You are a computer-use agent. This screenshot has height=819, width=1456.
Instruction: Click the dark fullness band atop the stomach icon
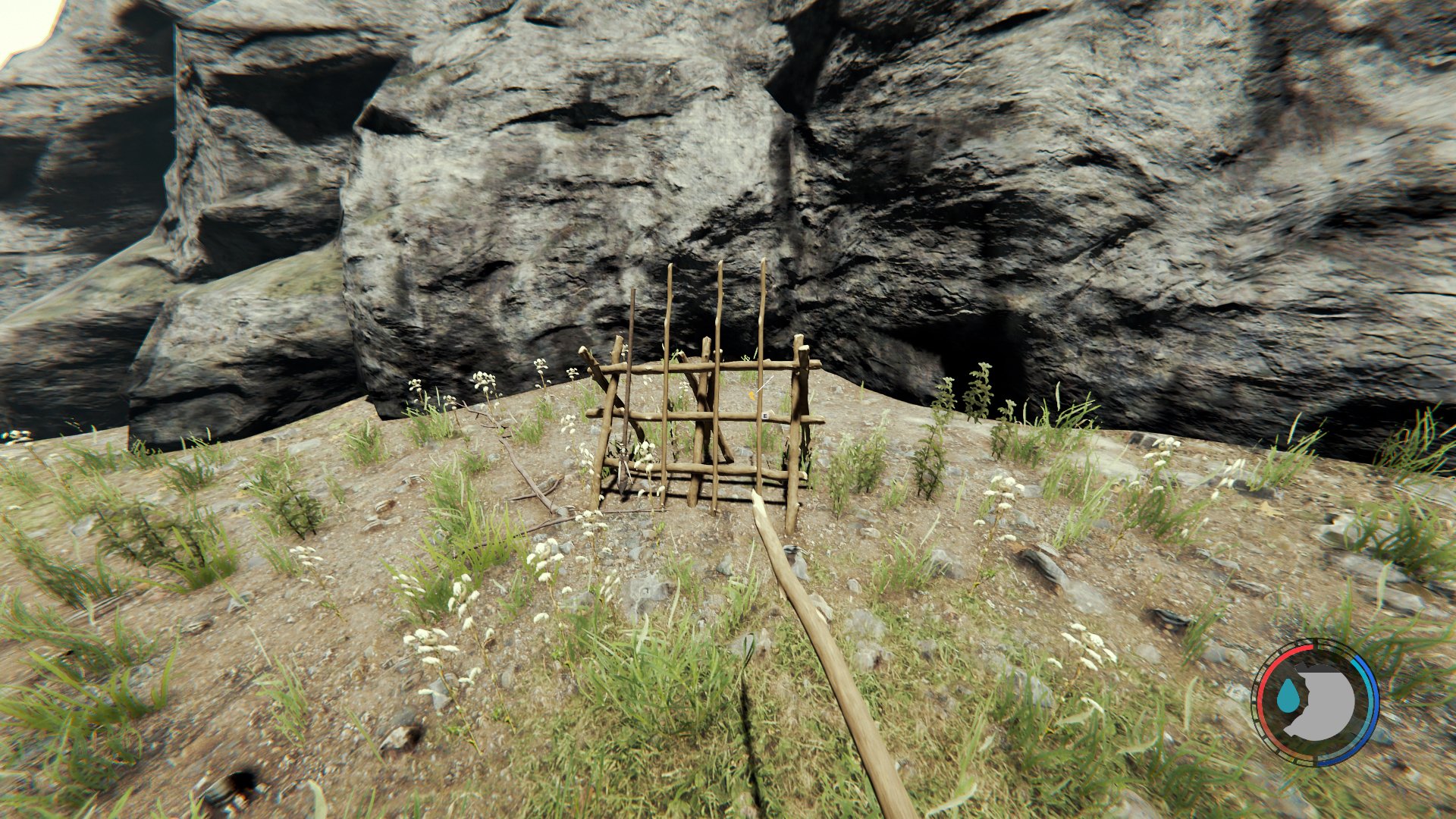pos(1318,669)
